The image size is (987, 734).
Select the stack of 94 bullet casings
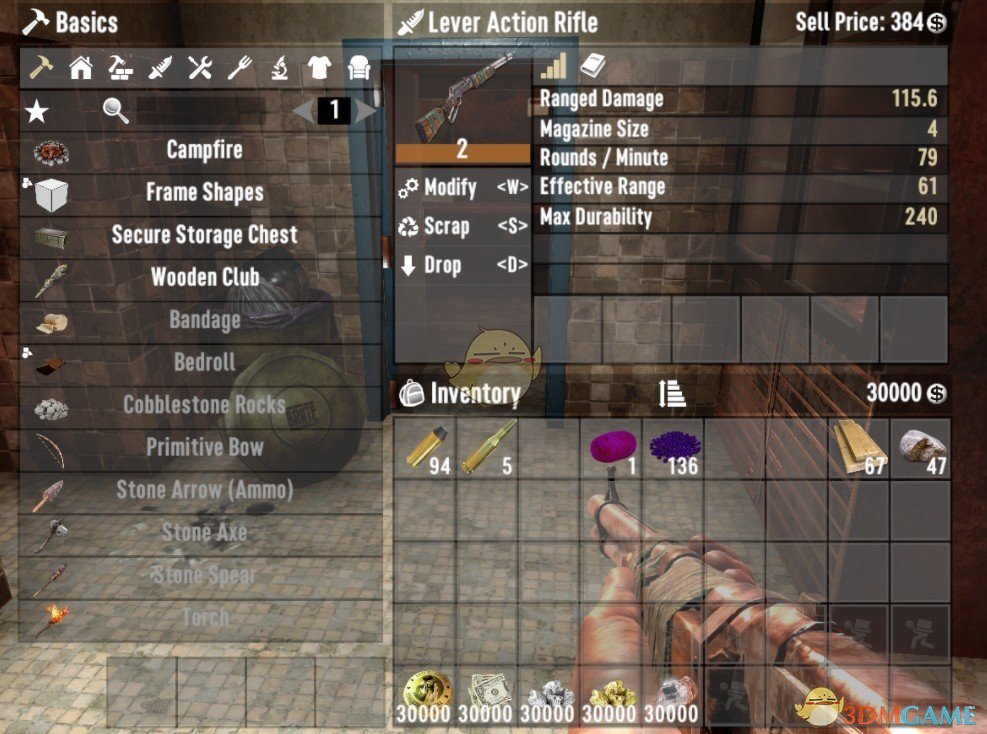pyautogui.click(x=425, y=449)
